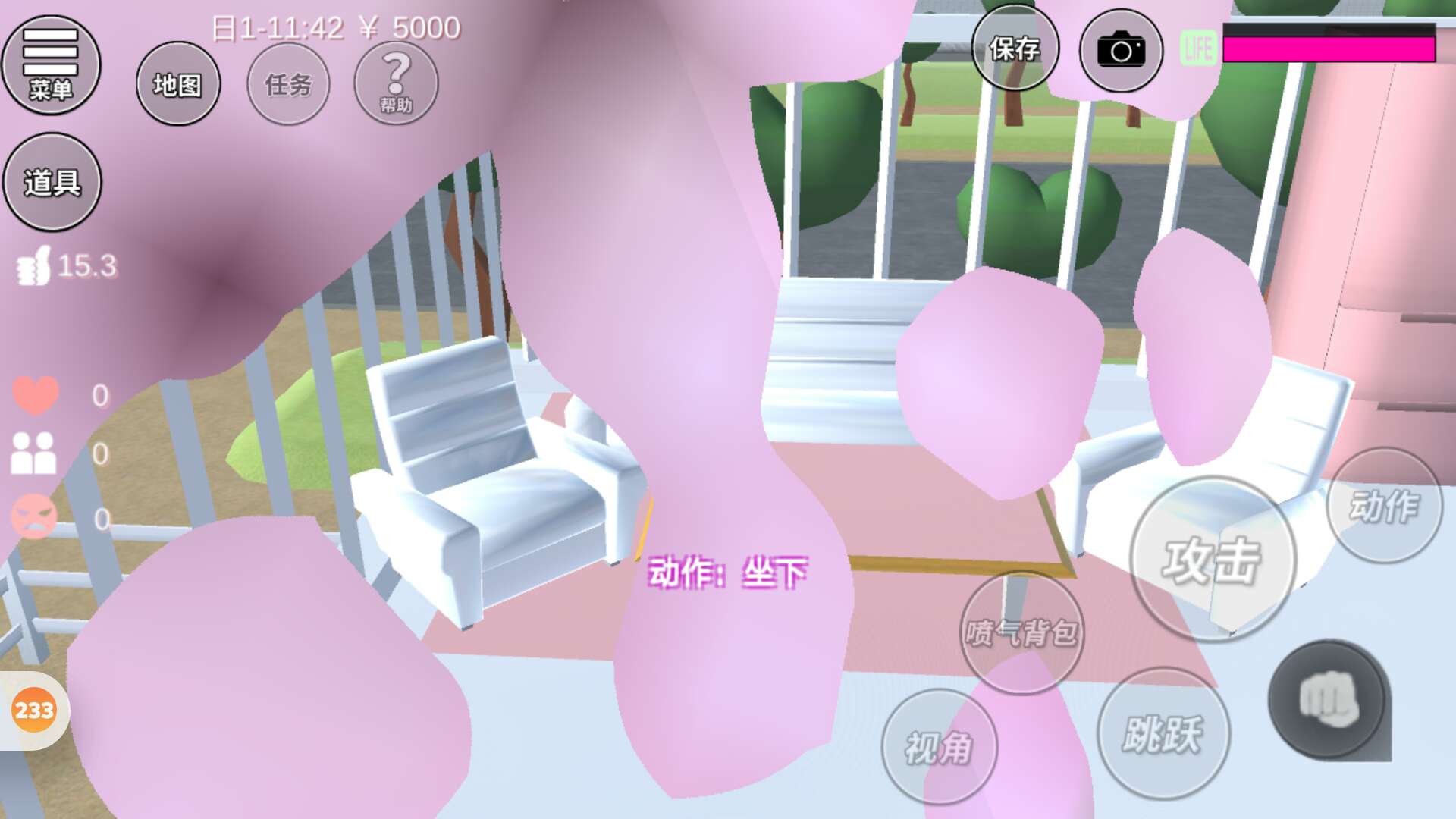Viewport: 1456px width, 819px height.
Task: Show the 任务 missions list
Action: [288, 84]
